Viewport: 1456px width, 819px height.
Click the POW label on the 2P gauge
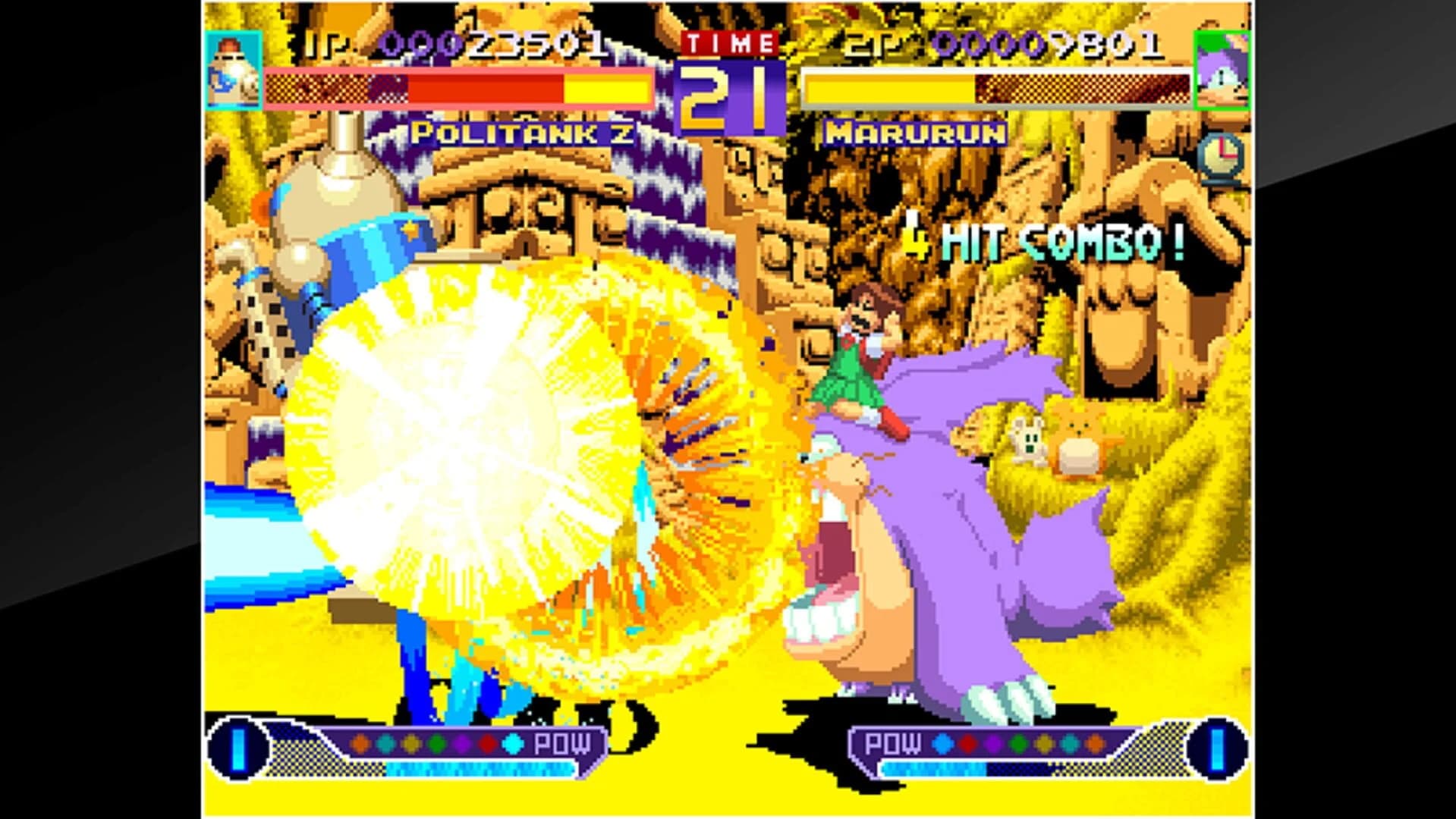[x=894, y=743]
